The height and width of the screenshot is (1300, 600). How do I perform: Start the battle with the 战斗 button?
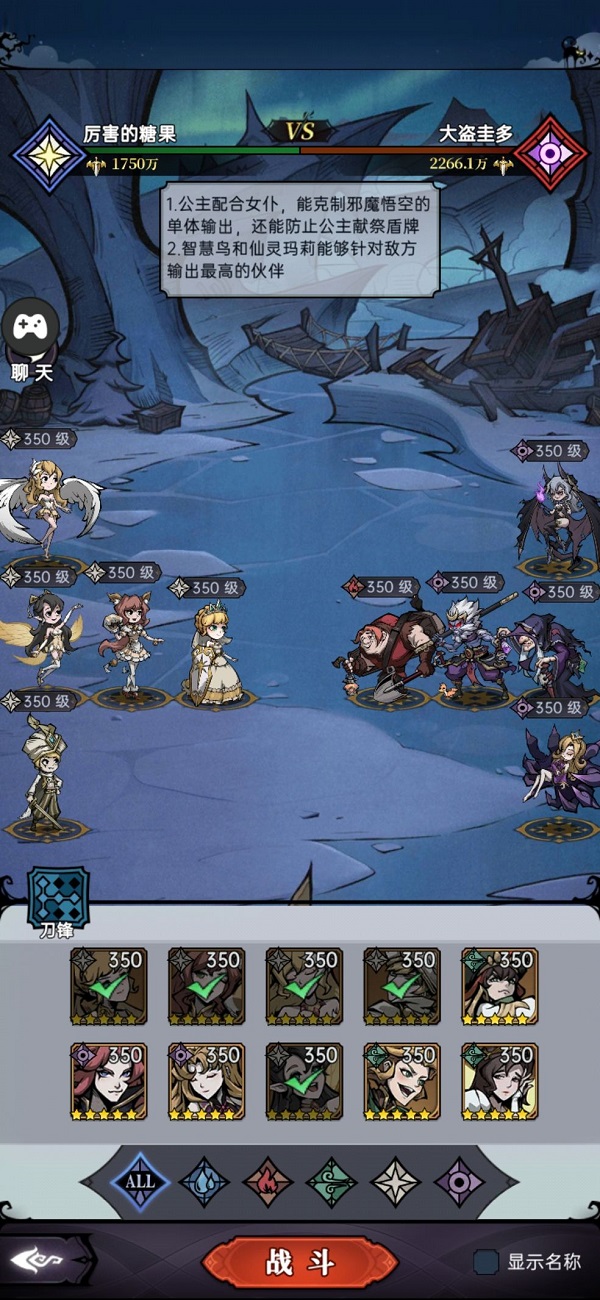[x=300, y=1262]
